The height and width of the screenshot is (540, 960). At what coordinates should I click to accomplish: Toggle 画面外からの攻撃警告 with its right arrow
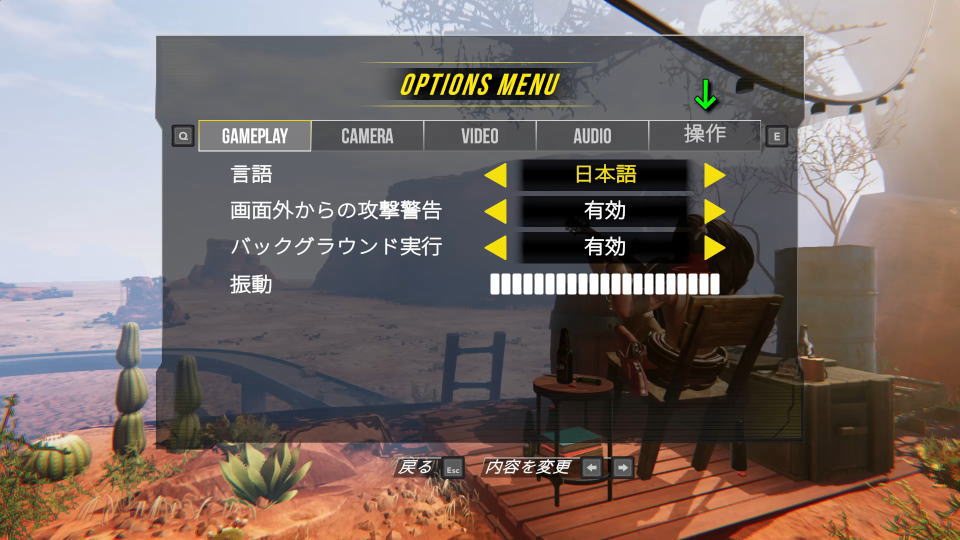click(714, 211)
